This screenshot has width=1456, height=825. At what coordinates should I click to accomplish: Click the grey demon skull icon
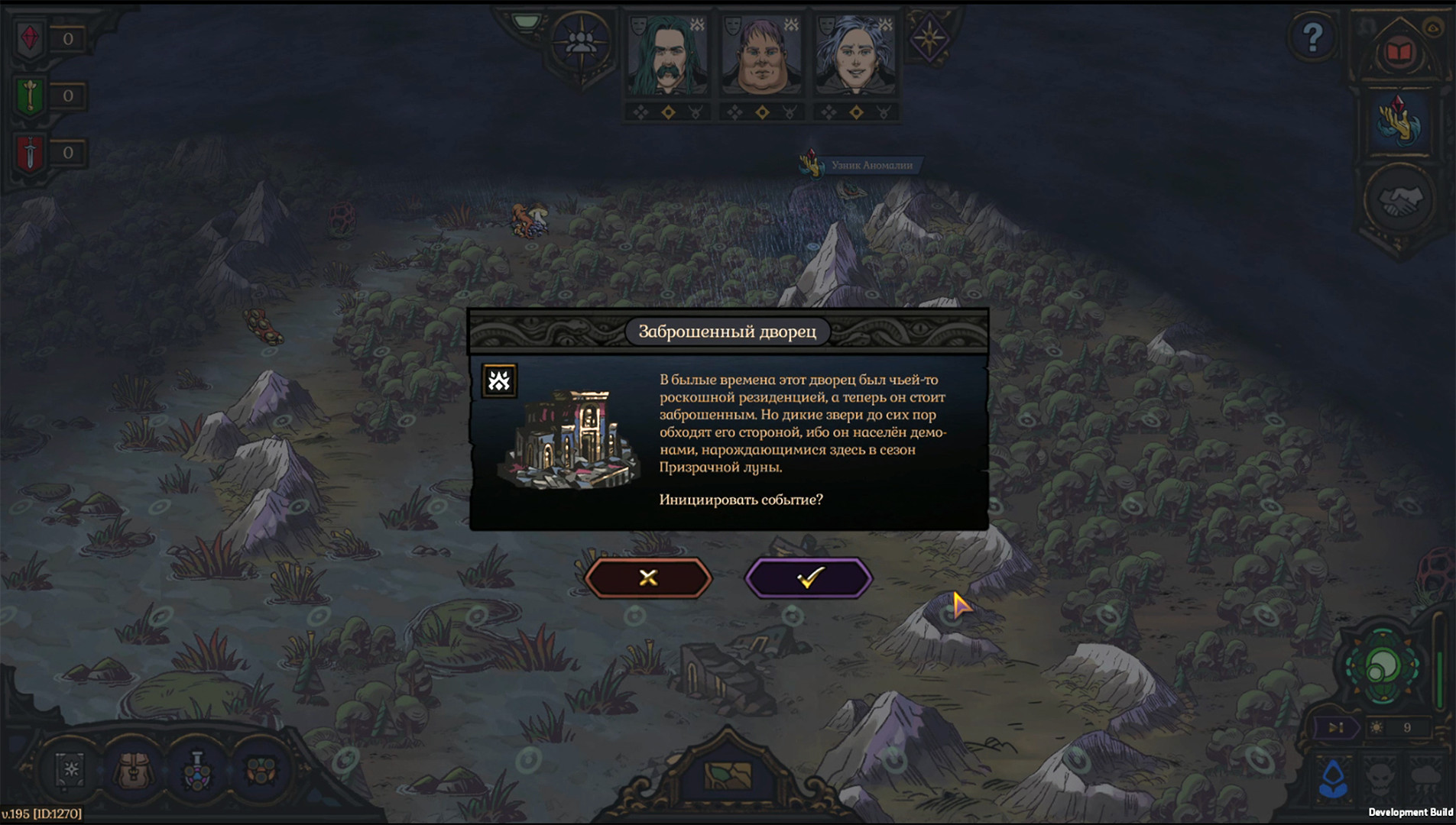[1380, 778]
